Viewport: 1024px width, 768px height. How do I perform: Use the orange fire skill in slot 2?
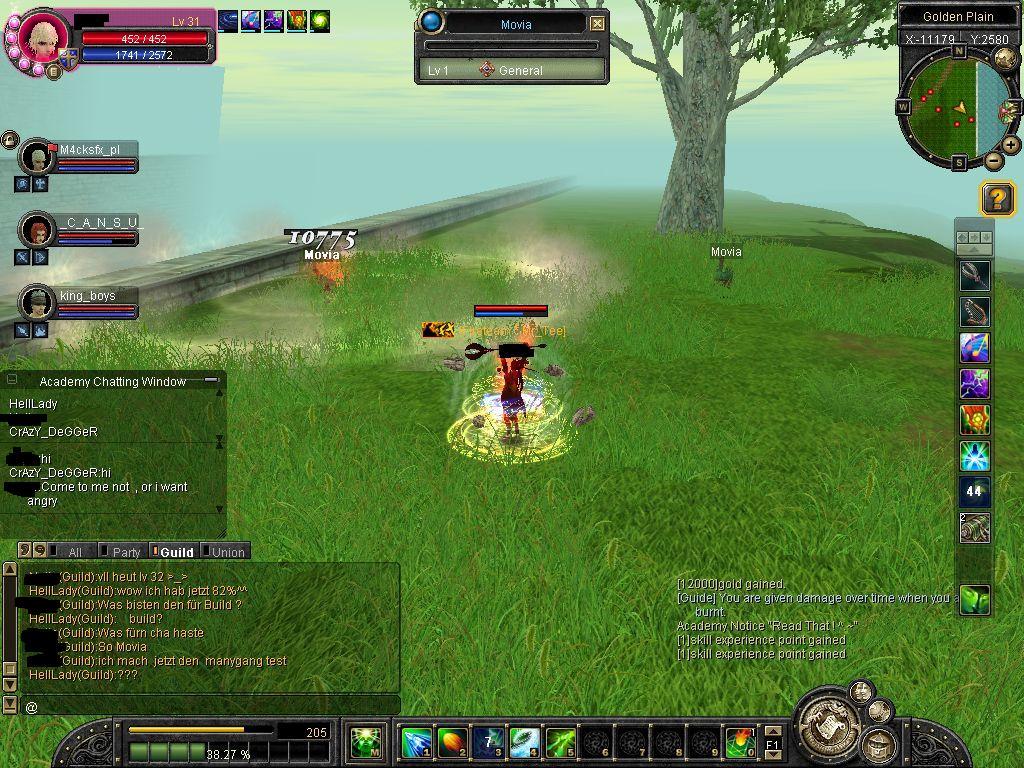(x=452, y=743)
